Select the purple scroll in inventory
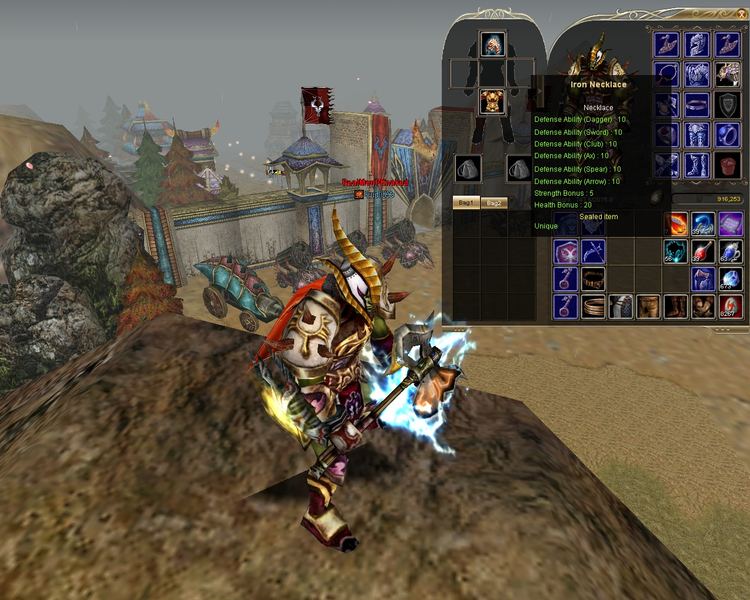The image size is (750, 600). [730, 224]
